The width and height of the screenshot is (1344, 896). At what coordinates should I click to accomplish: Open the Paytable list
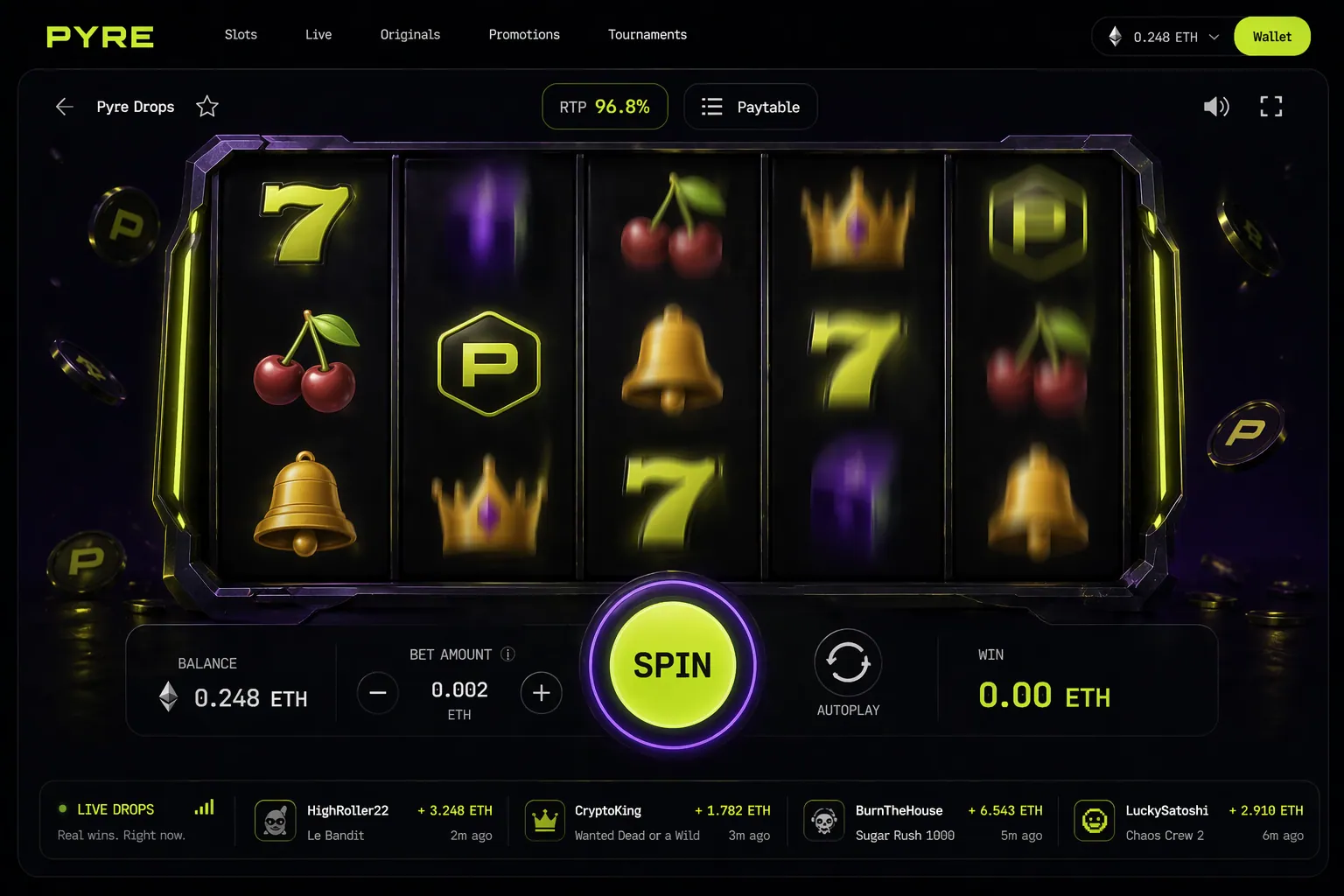coord(750,106)
